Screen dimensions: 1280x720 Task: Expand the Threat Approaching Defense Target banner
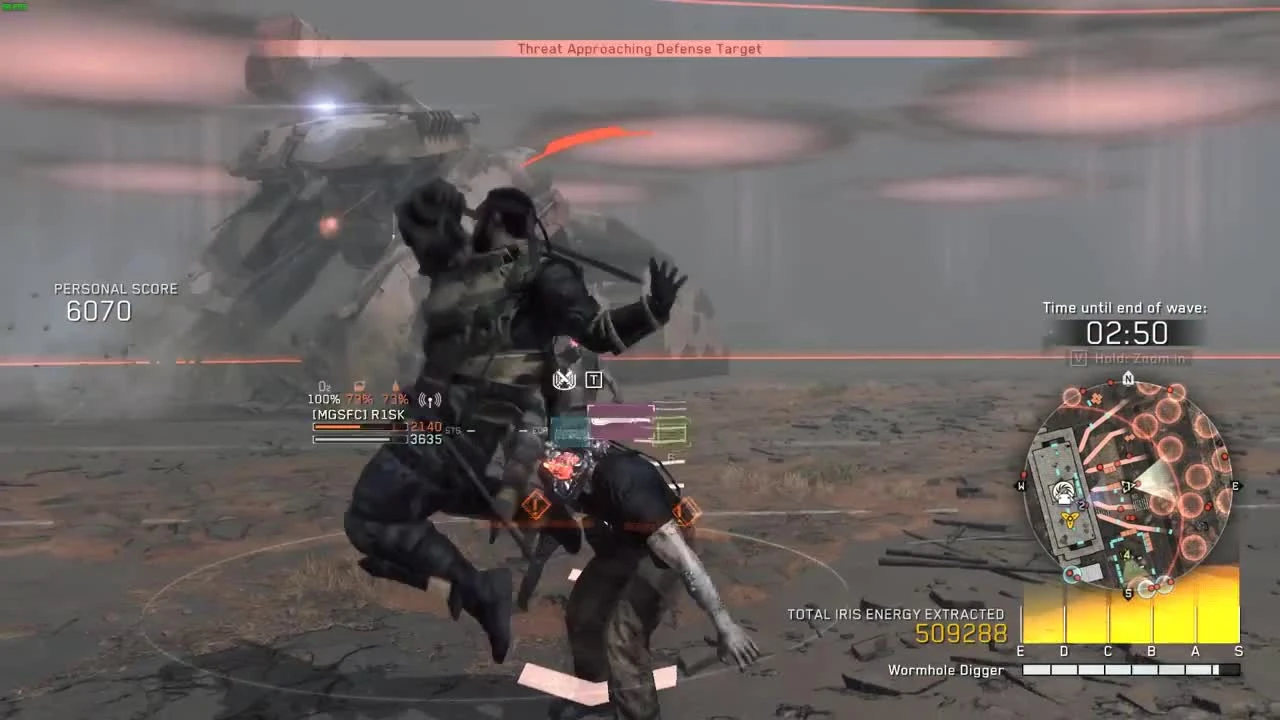pos(638,48)
